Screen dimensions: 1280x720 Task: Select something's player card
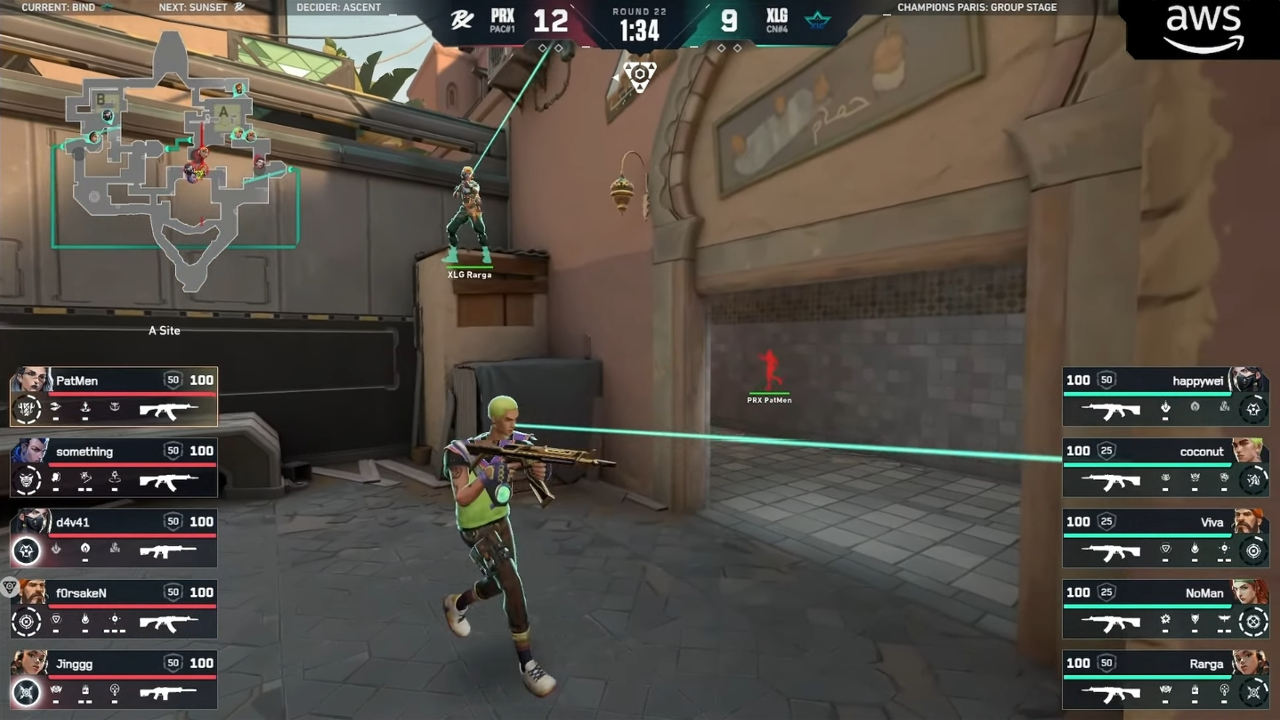114,467
